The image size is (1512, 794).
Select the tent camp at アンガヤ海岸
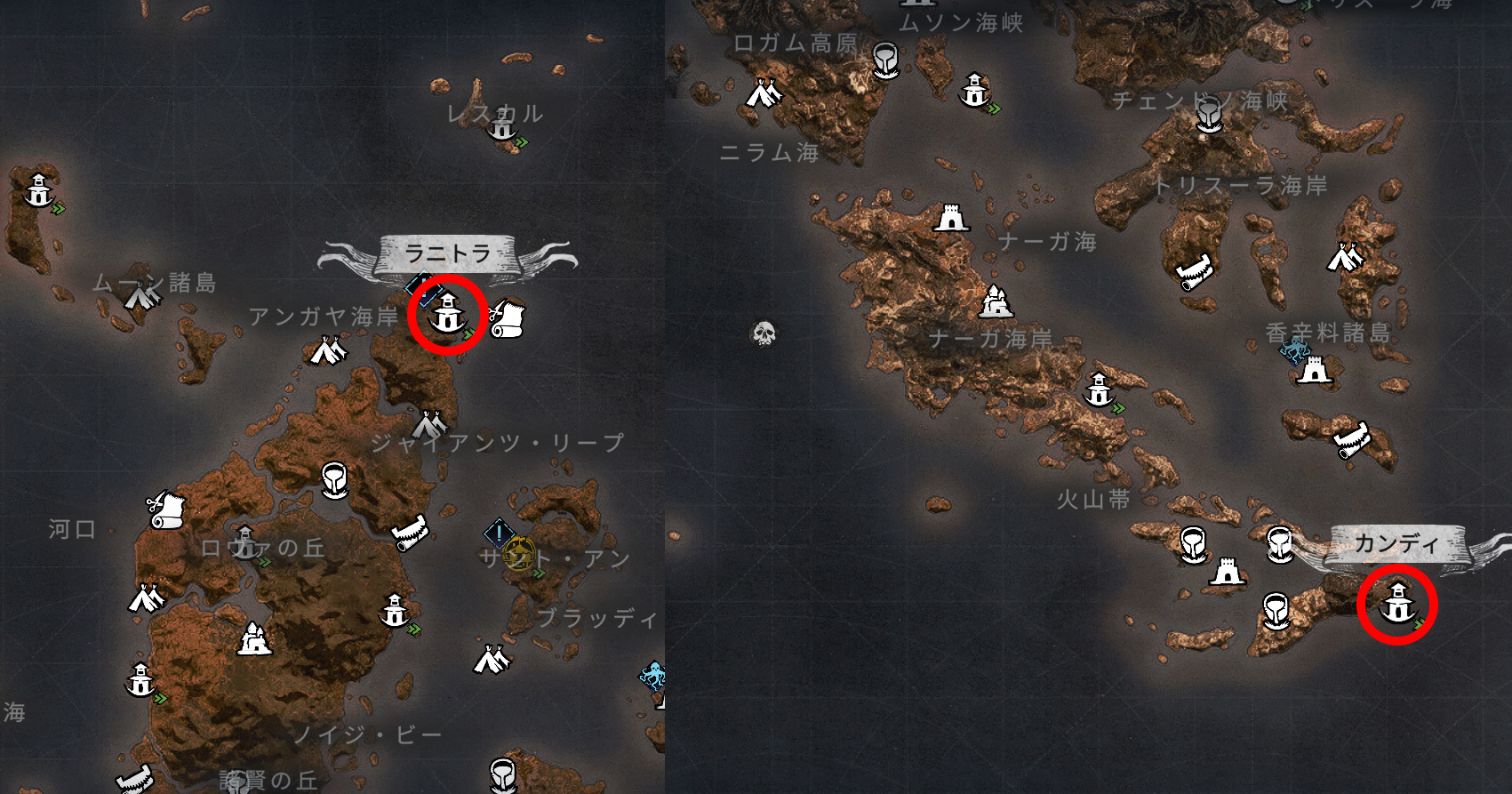pos(327,351)
